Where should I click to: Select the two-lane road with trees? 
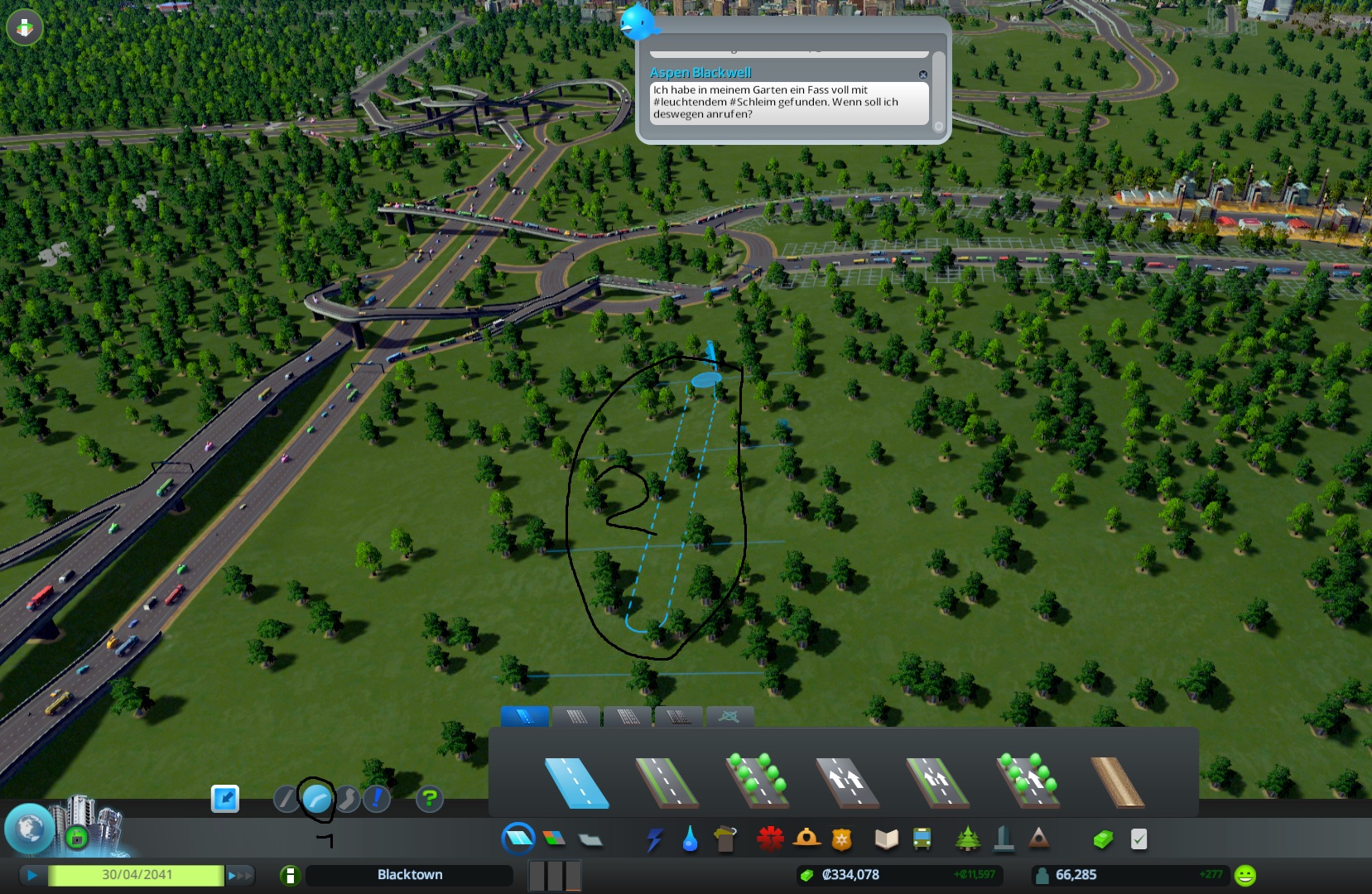click(x=757, y=781)
